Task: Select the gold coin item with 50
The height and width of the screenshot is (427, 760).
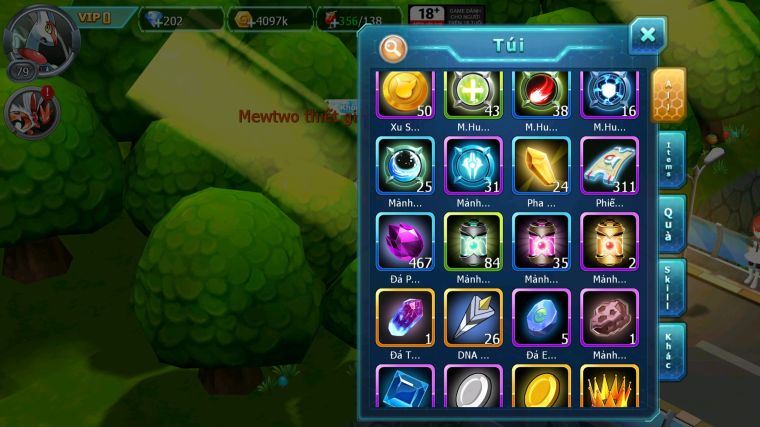Action: [405, 93]
